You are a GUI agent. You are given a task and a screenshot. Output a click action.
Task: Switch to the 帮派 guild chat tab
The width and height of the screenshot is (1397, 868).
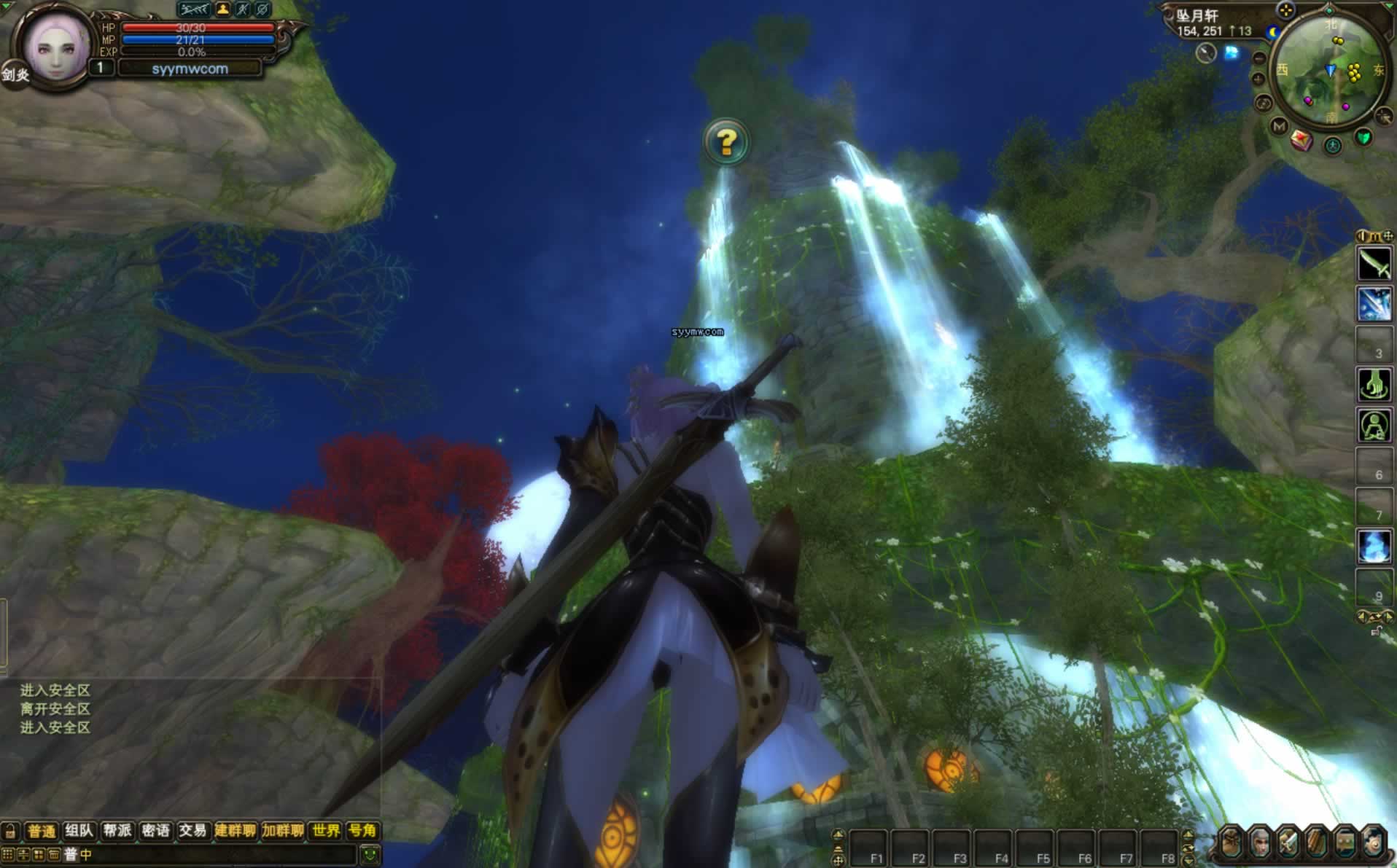click(x=117, y=831)
